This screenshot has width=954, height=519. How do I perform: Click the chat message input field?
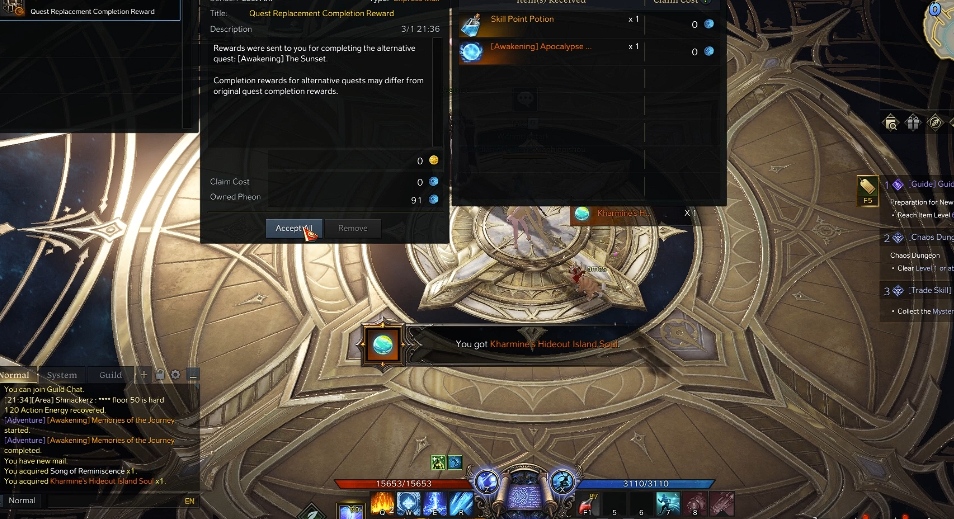(x=110, y=500)
